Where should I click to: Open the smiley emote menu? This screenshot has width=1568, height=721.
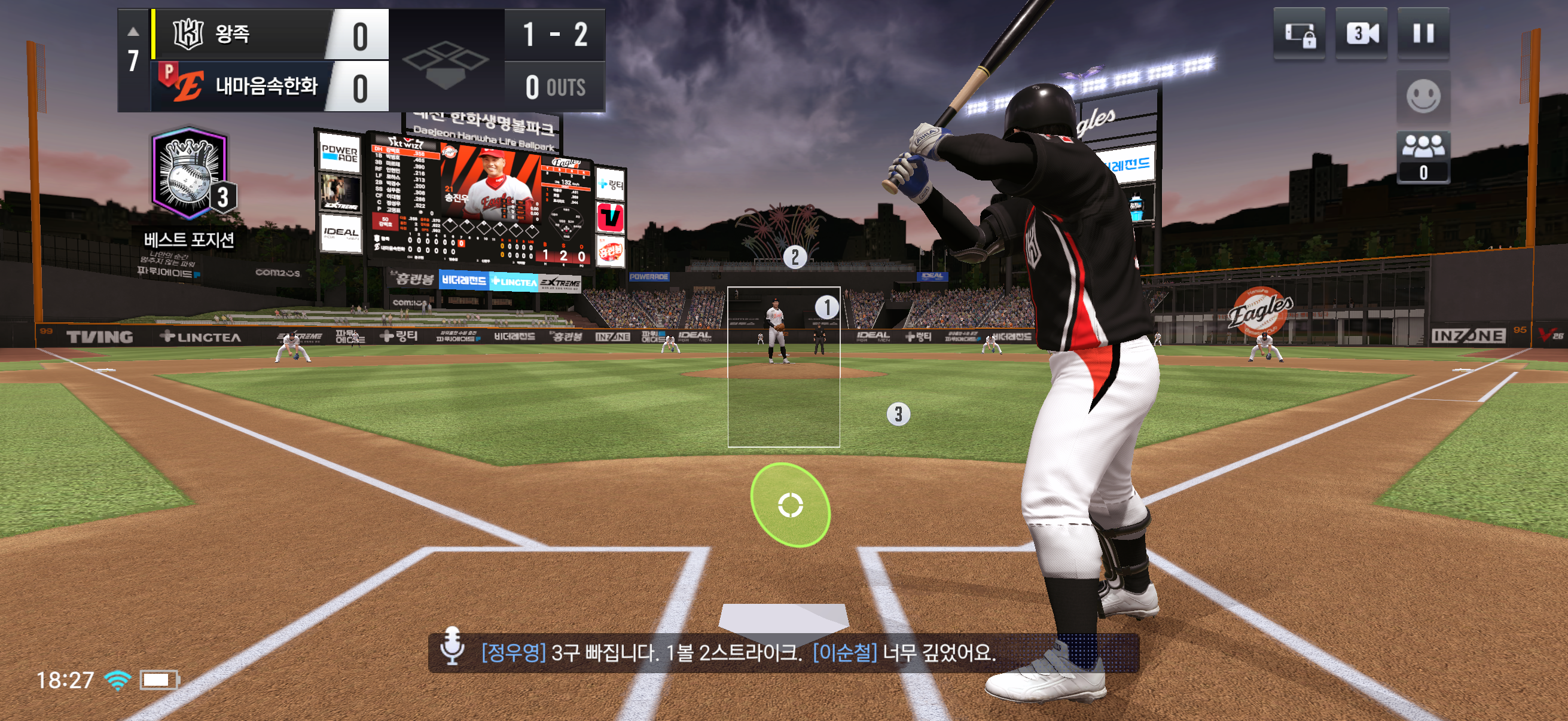1423,96
